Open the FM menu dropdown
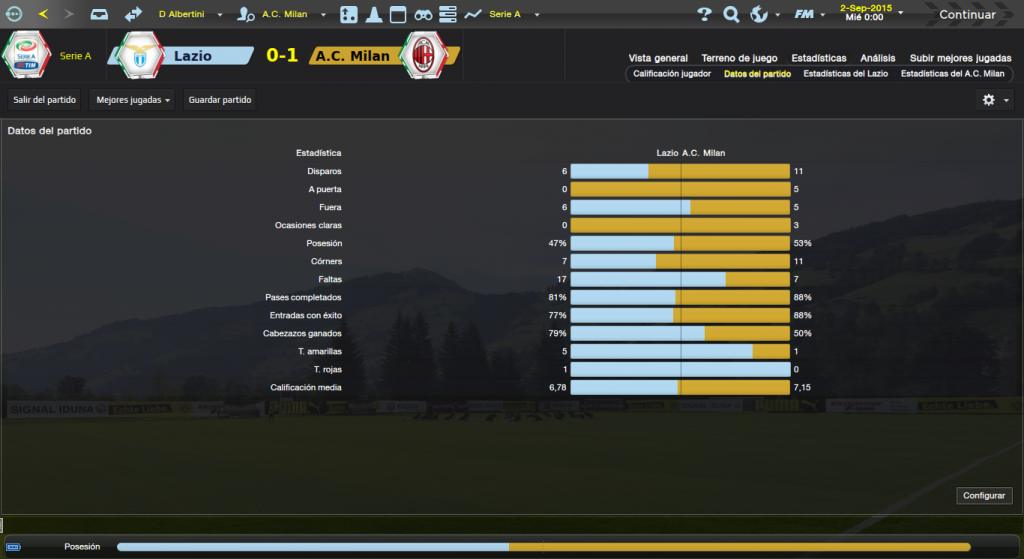 point(808,15)
